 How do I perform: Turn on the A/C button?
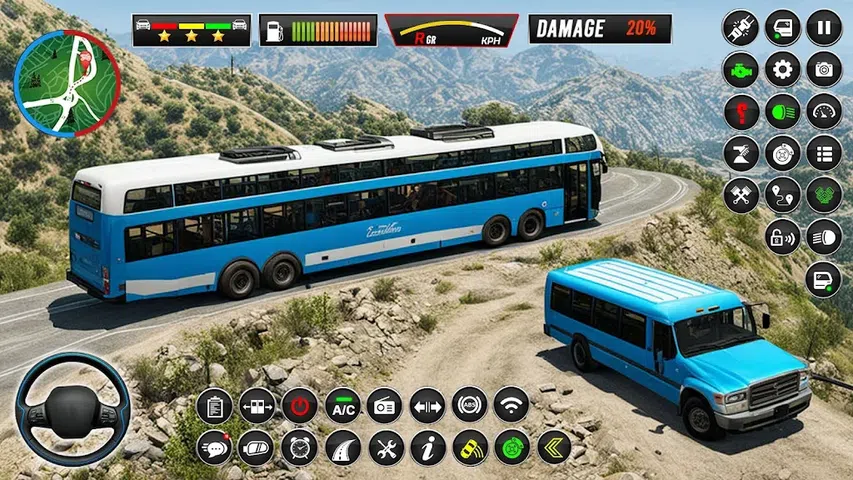pyautogui.click(x=342, y=405)
